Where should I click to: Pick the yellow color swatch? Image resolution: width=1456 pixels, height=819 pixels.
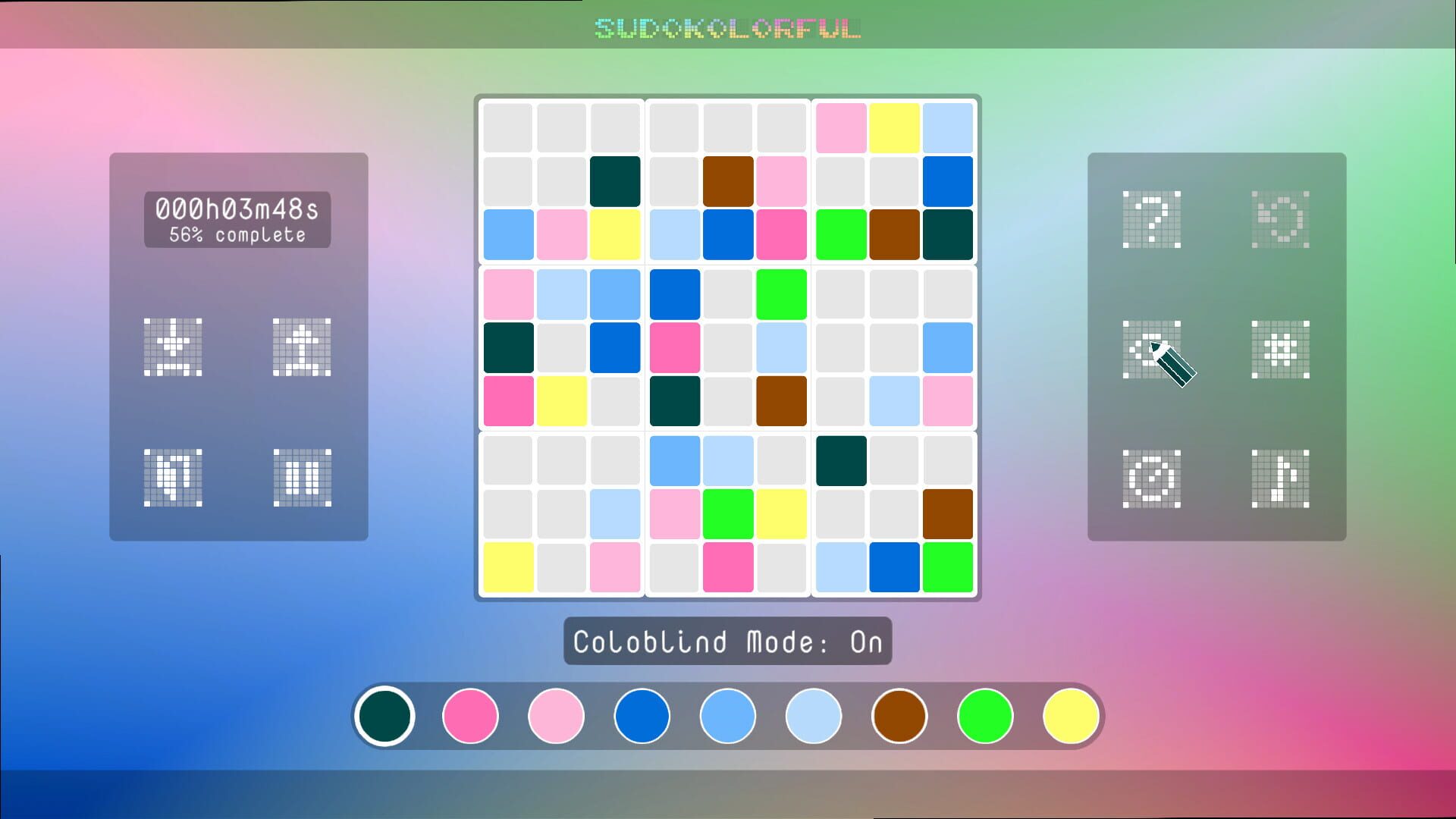1070,715
